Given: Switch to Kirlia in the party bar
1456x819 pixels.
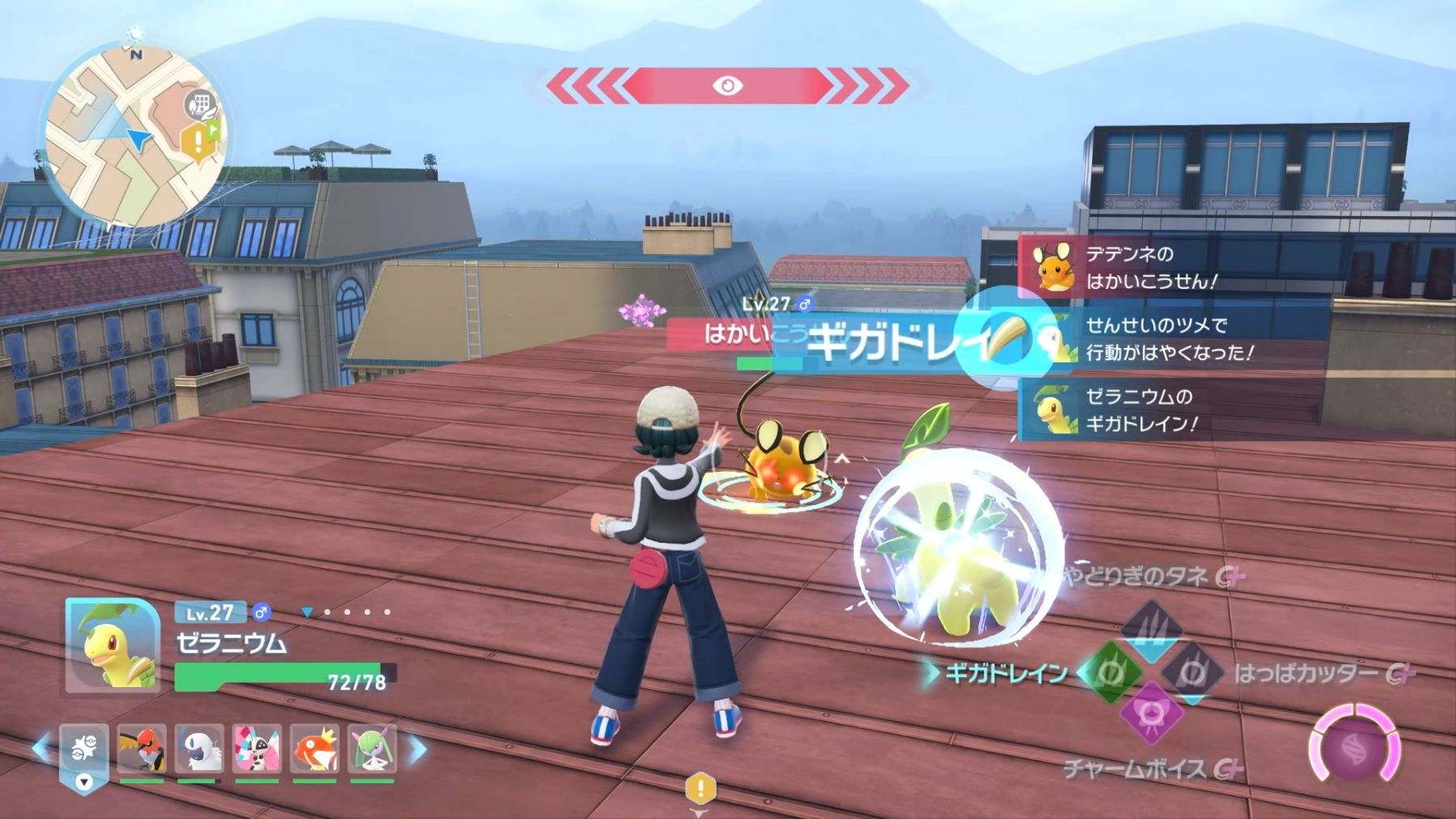Looking at the screenshot, I should [372, 749].
